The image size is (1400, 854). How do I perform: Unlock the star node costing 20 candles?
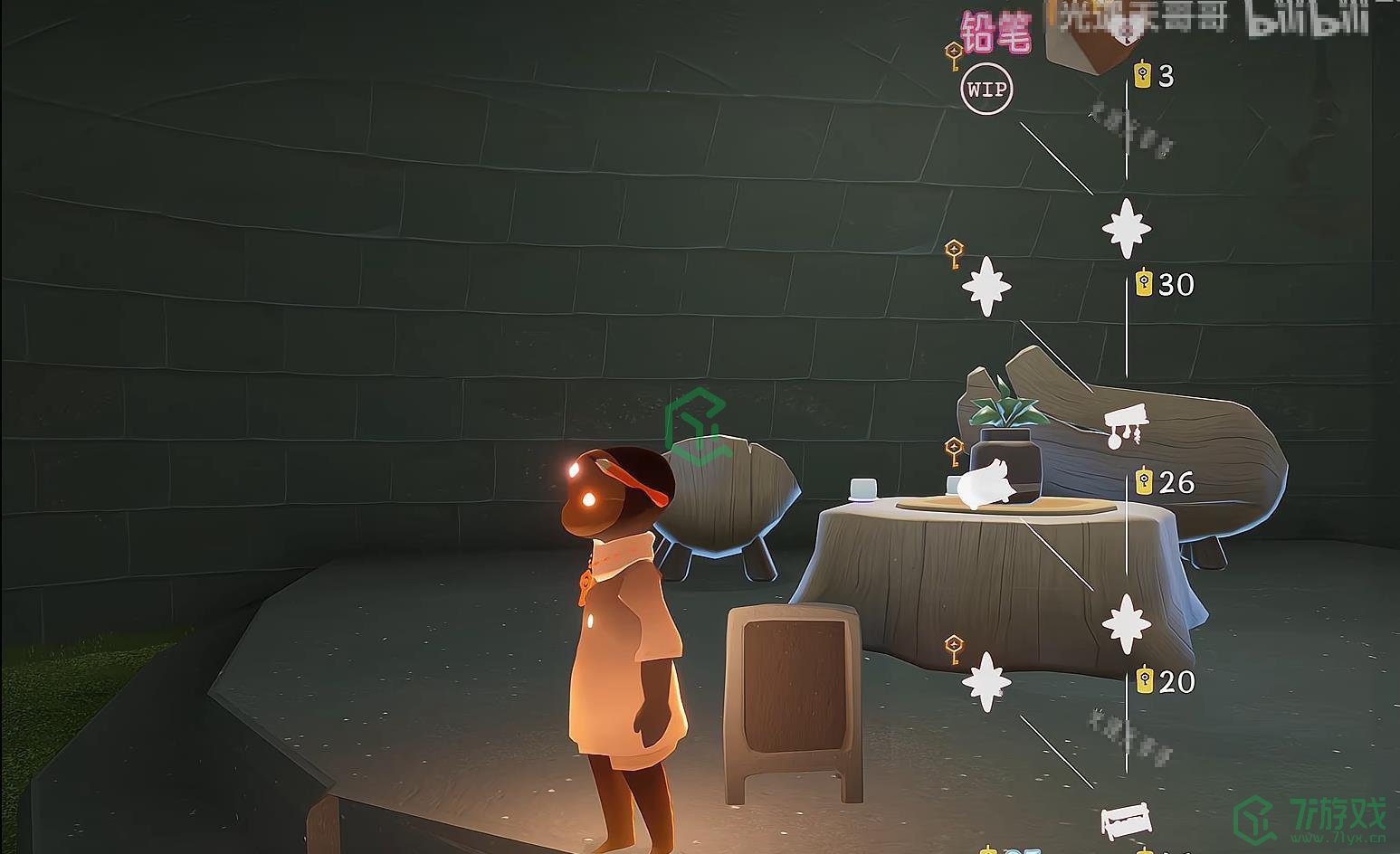[1127, 623]
